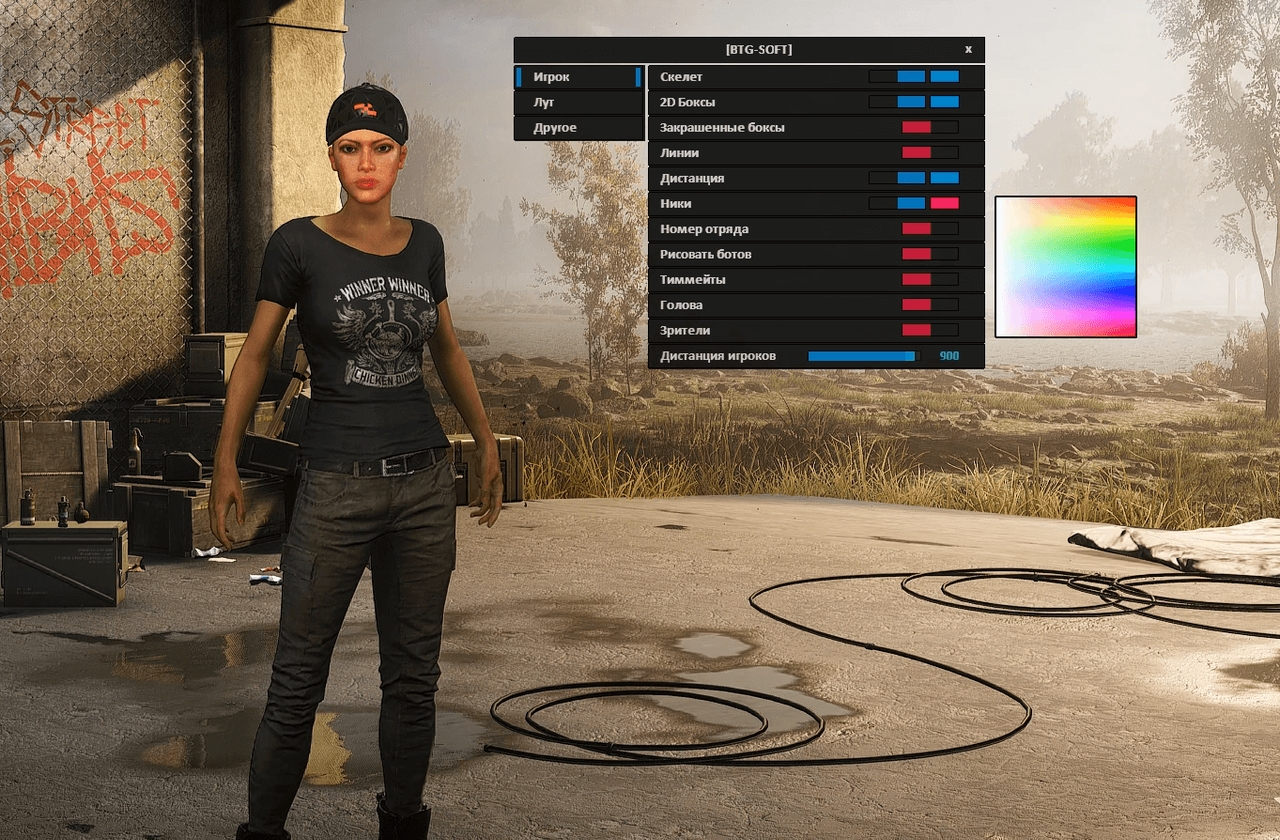Click the 2D Боксы color swatch

point(945,101)
